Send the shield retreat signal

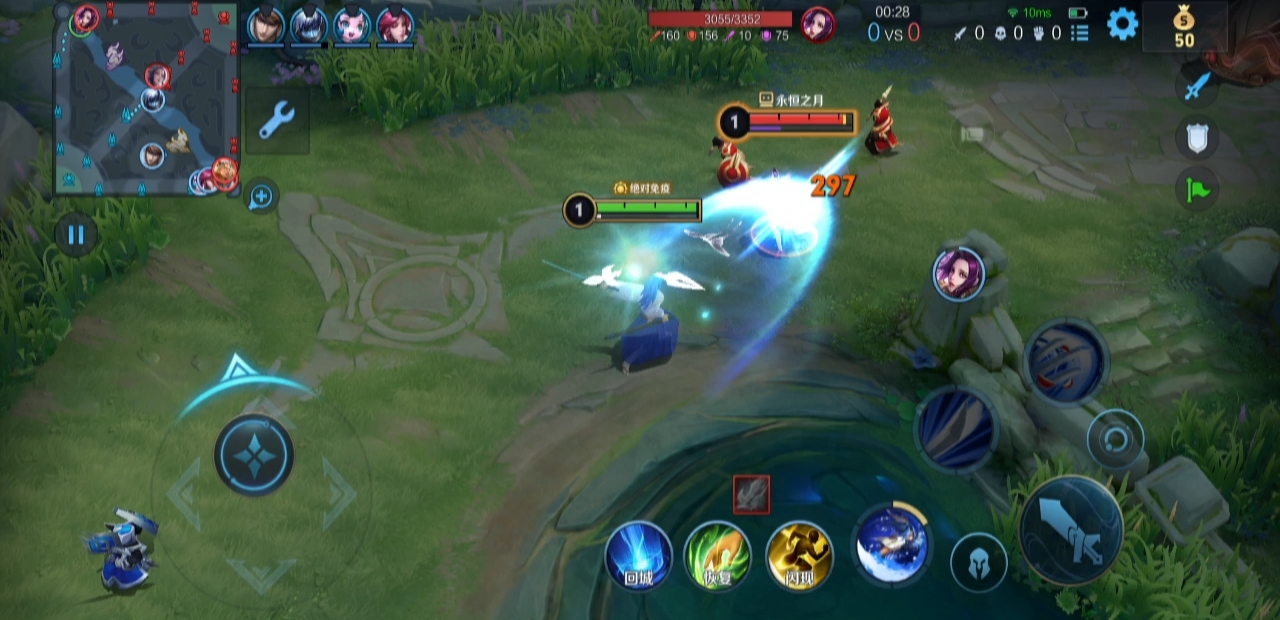pos(1196,138)
